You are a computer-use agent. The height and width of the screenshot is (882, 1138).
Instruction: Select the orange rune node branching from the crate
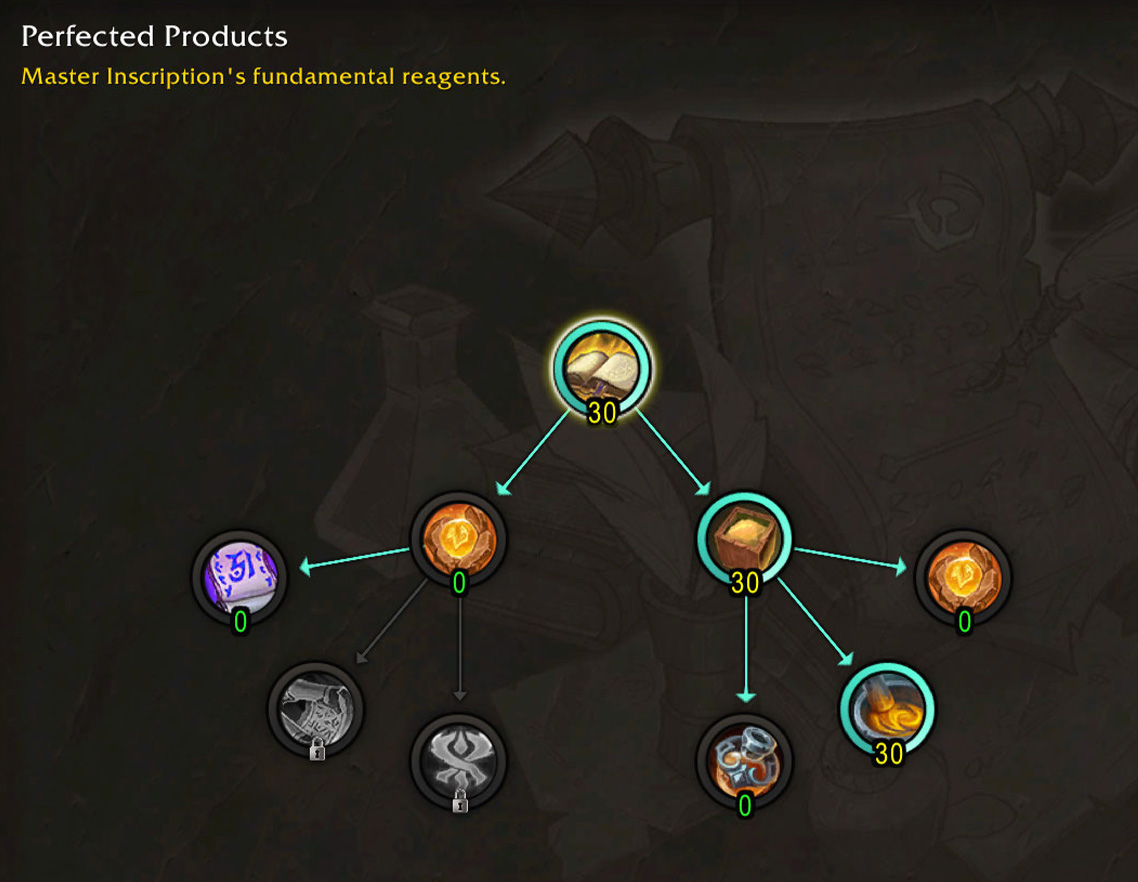pos(963,577)
